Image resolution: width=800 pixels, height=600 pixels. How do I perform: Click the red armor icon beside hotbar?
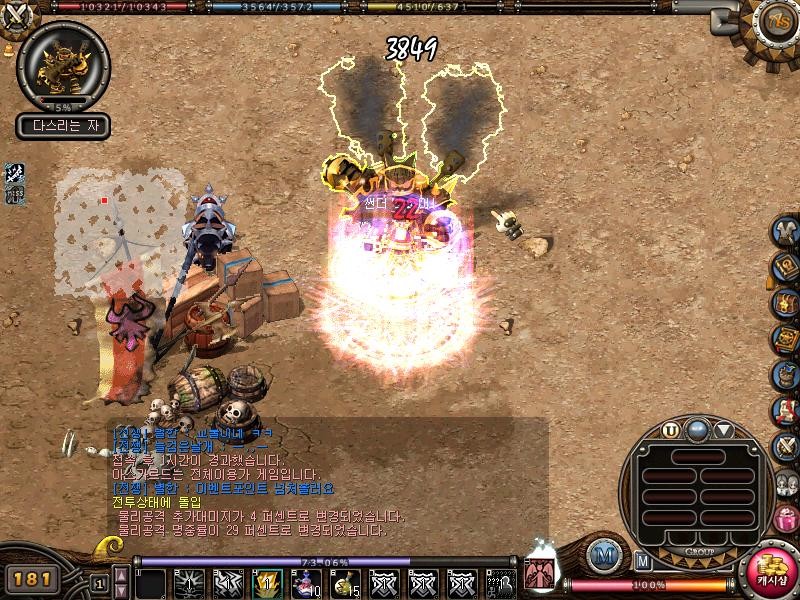537,575
